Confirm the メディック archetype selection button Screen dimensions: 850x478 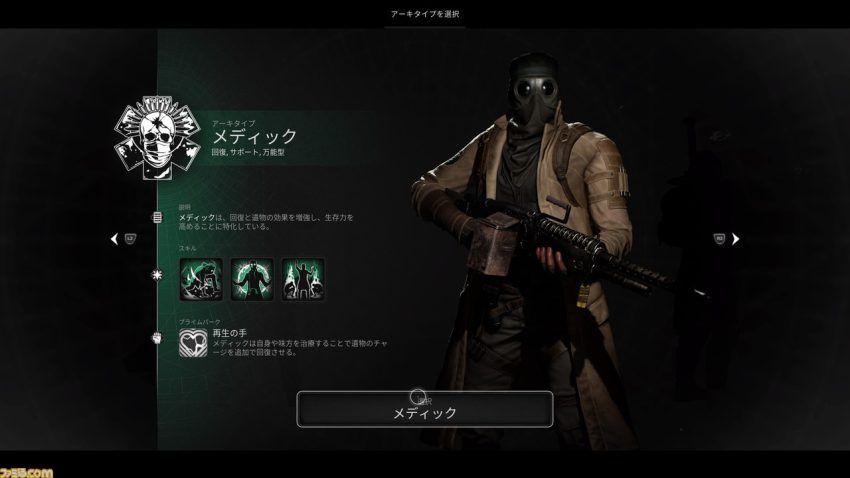424,409
